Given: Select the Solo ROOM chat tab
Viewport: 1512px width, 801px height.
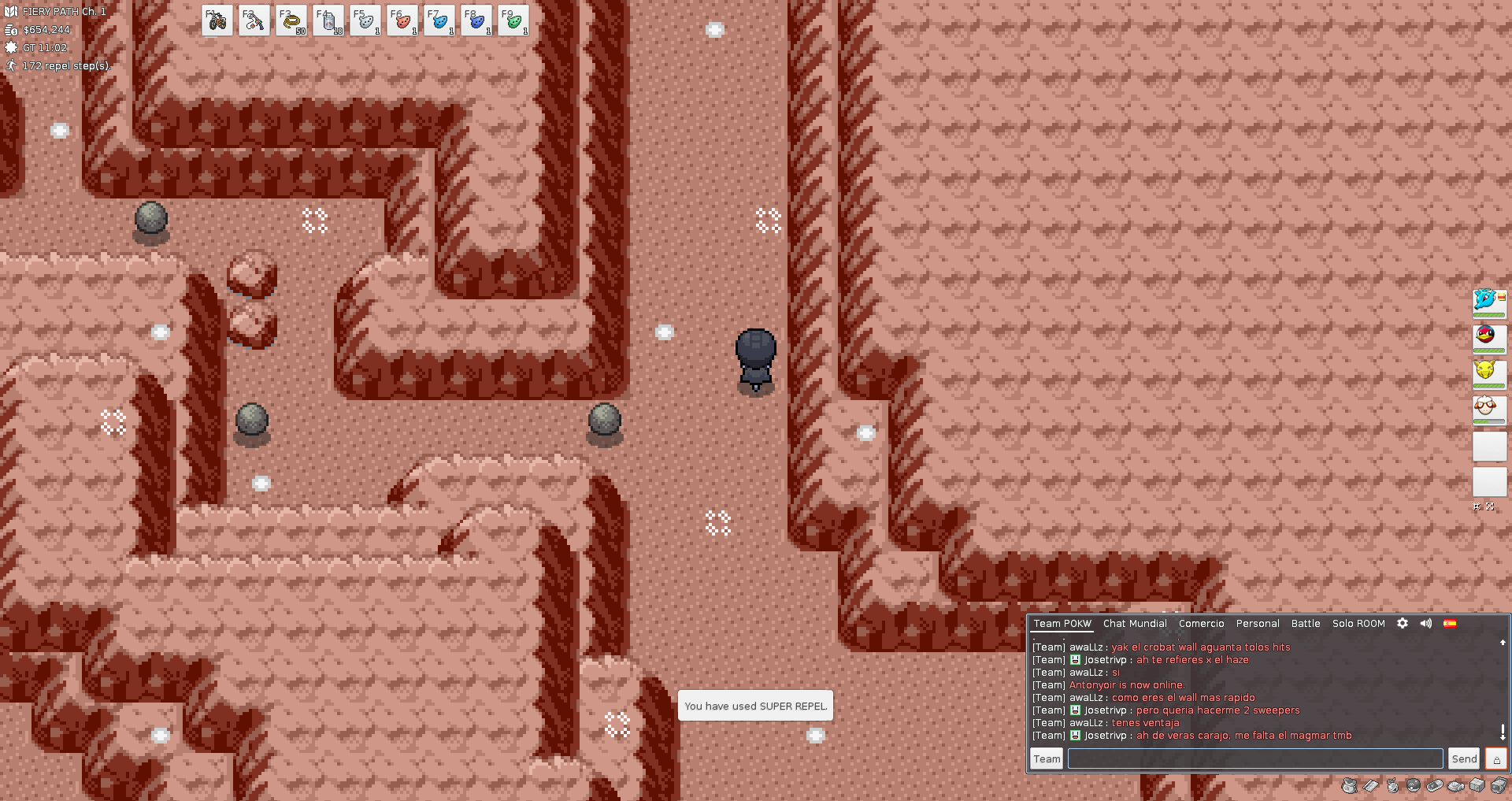Looking at the screenshot, I should coord(1358,624).
